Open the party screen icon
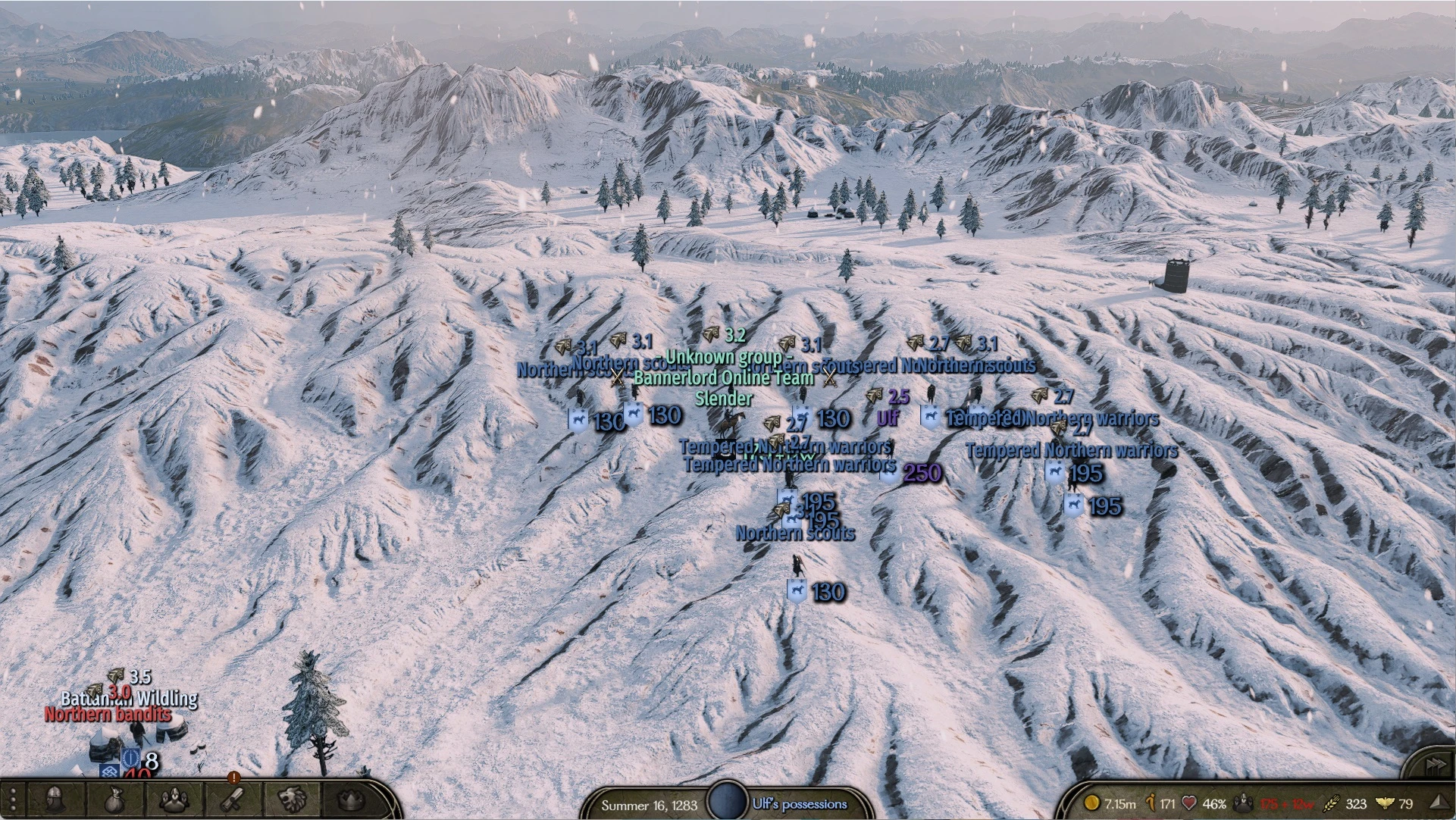The width and height of the screenshot is (1456, 820). tap(174, 799)
